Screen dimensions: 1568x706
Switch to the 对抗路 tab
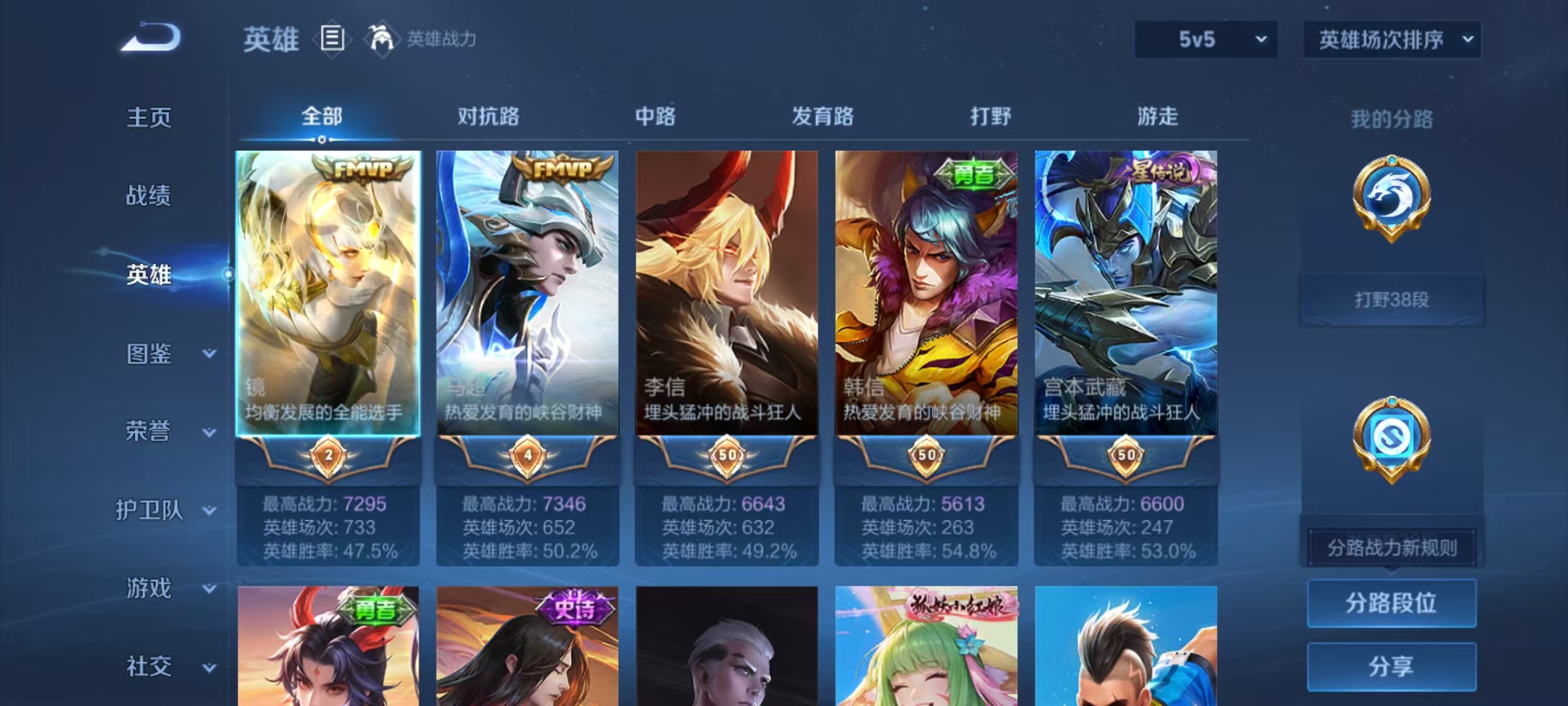point(490,116)
